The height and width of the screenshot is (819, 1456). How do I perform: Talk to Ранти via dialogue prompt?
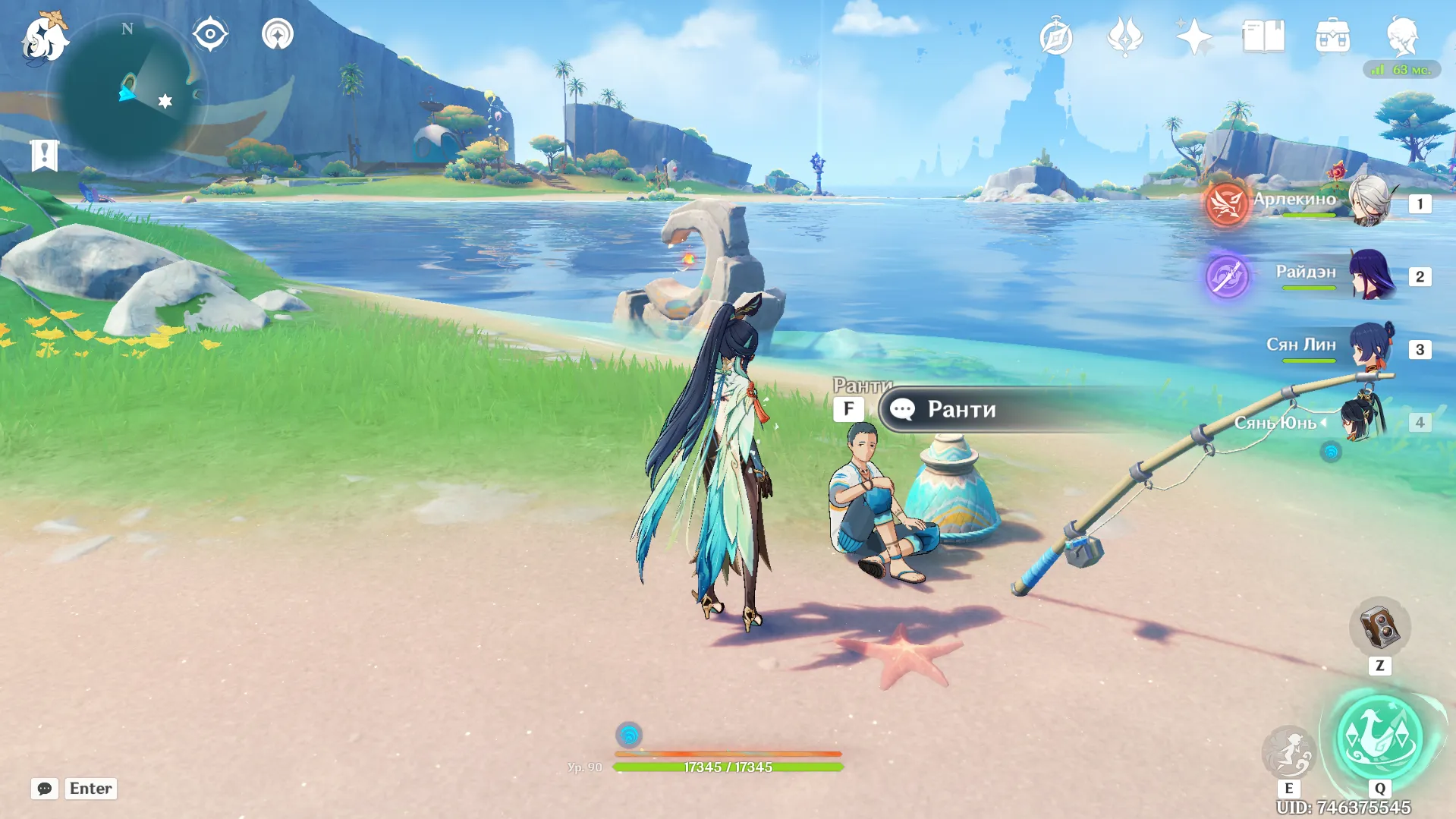point(961,410)
